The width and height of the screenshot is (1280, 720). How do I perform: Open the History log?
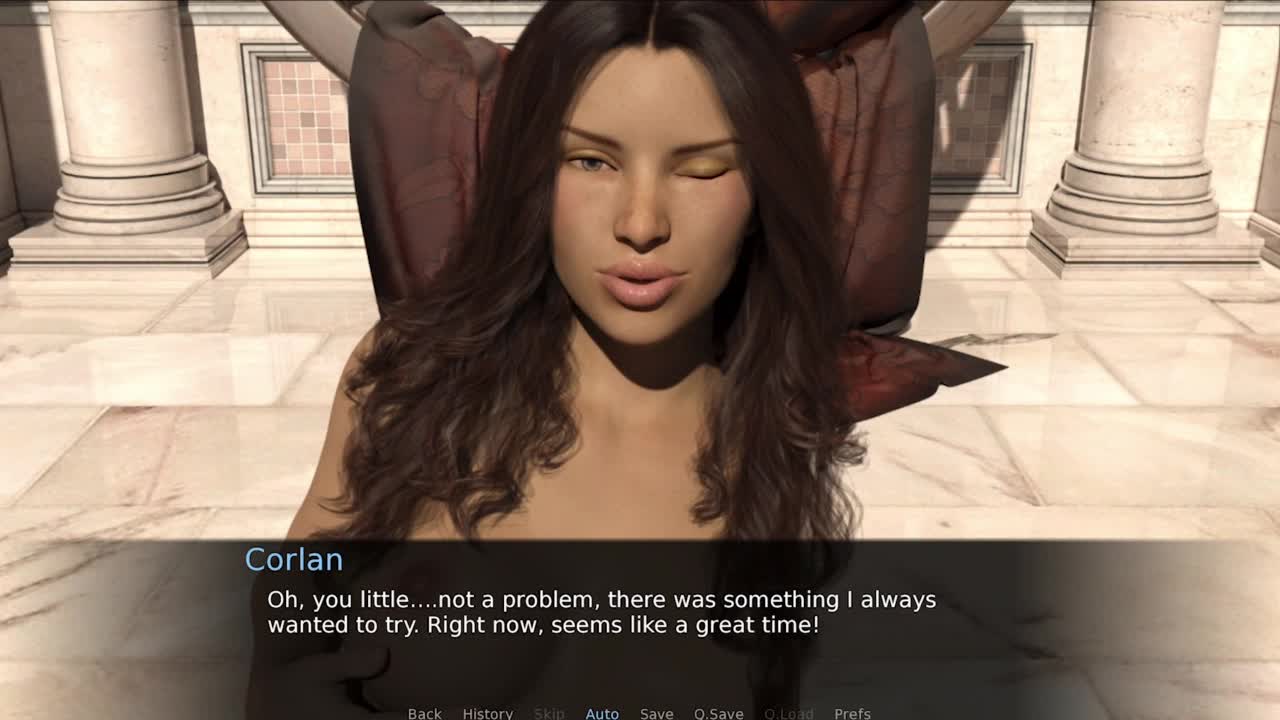487,713
